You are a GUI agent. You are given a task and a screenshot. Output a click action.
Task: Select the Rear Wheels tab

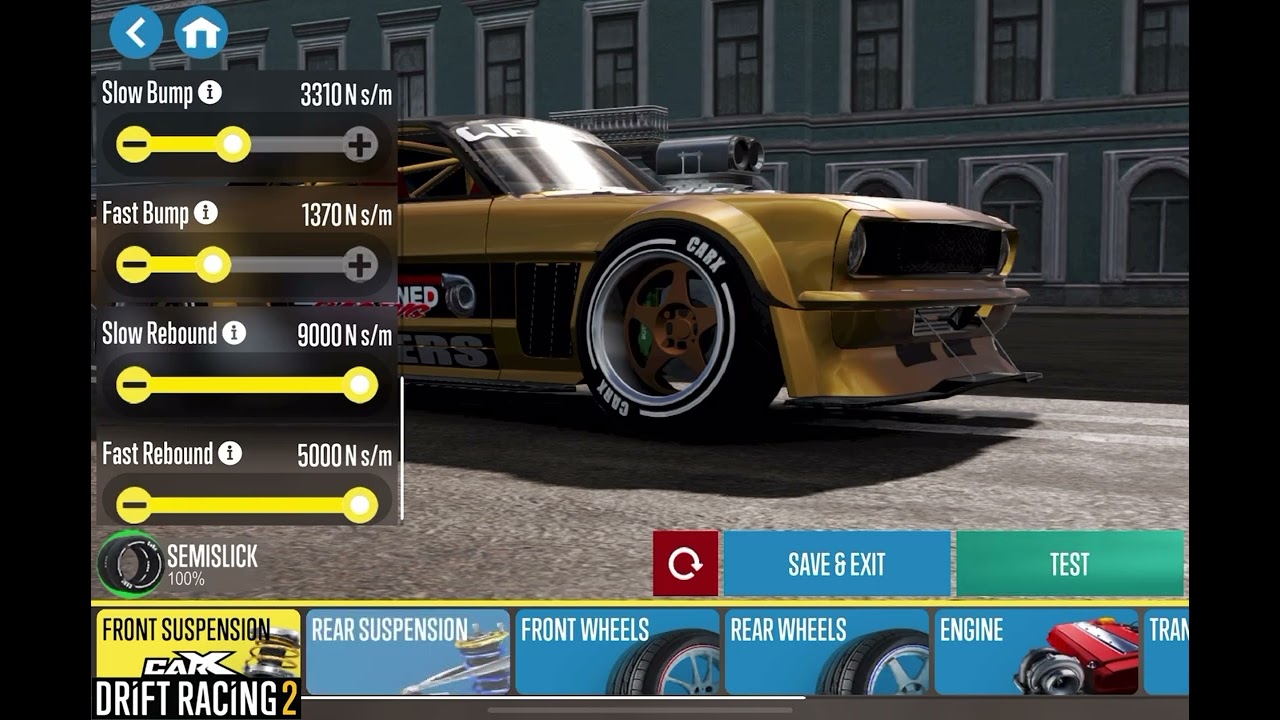tap(826, 651)
